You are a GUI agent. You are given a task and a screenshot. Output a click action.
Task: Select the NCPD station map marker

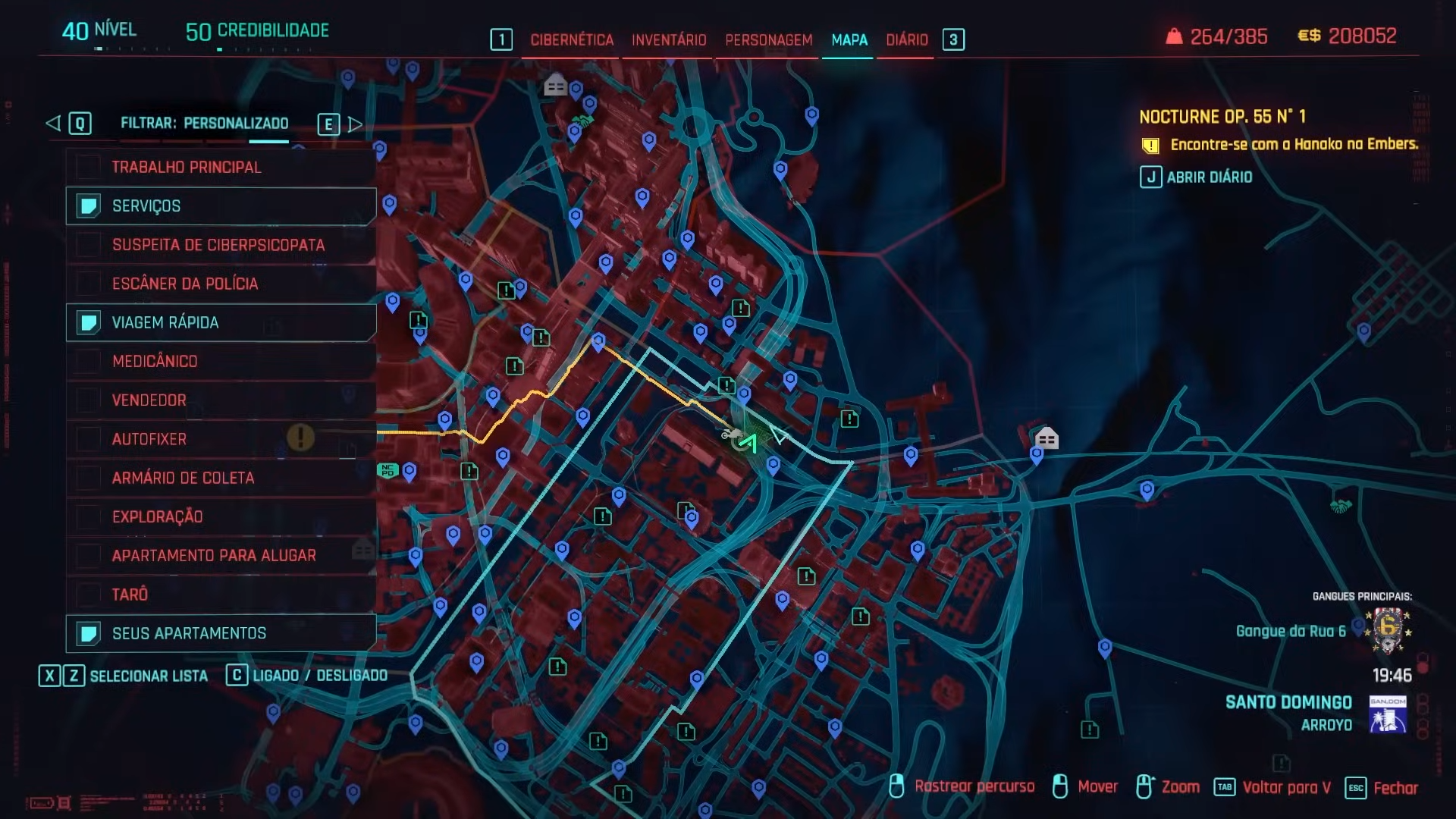388,471
